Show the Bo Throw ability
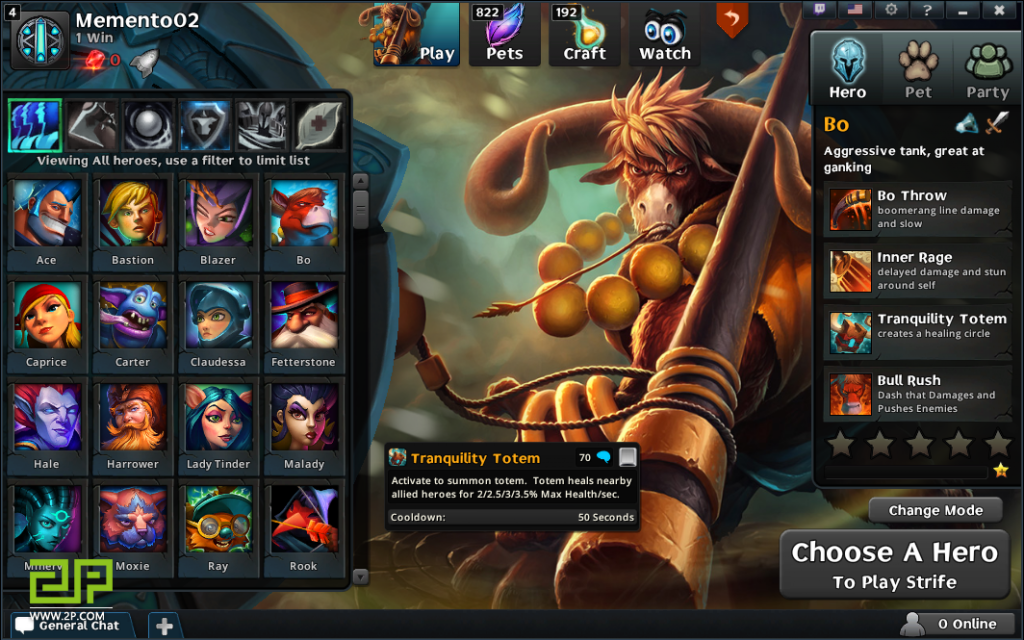 pos(916,210)
